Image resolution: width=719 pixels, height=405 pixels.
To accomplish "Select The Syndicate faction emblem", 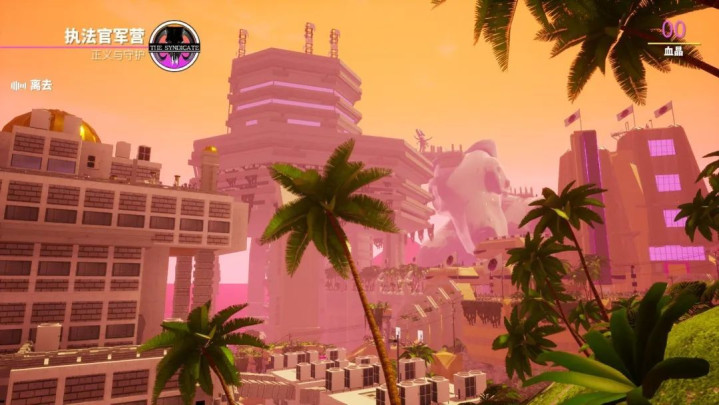I will coord(173,44).
